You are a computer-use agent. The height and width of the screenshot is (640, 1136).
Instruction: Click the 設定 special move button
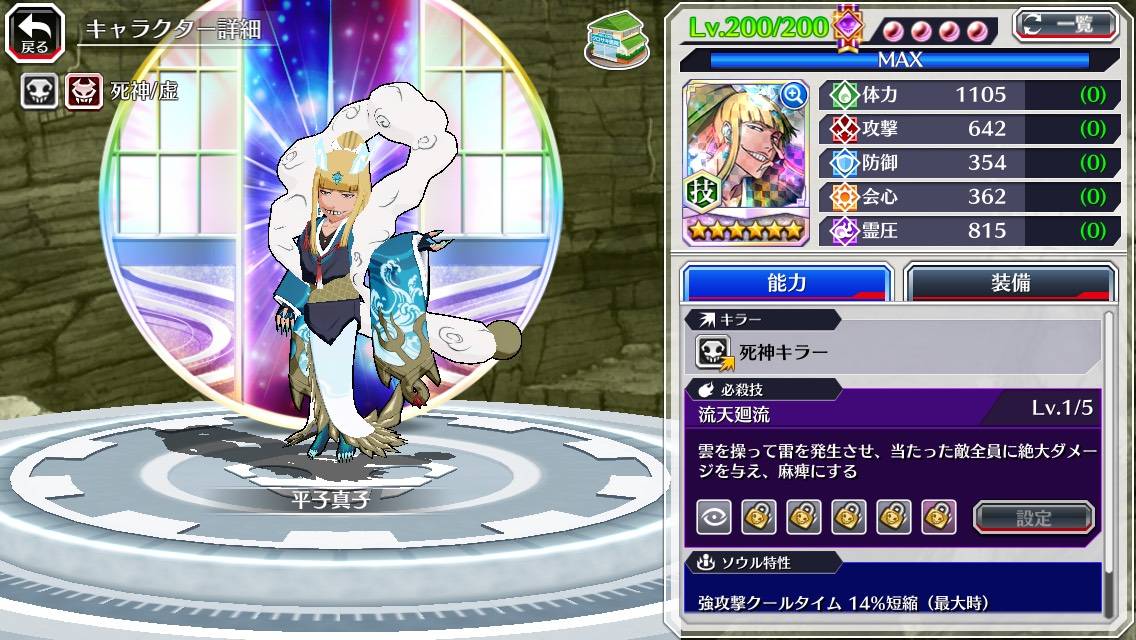tap(1034, 518)
